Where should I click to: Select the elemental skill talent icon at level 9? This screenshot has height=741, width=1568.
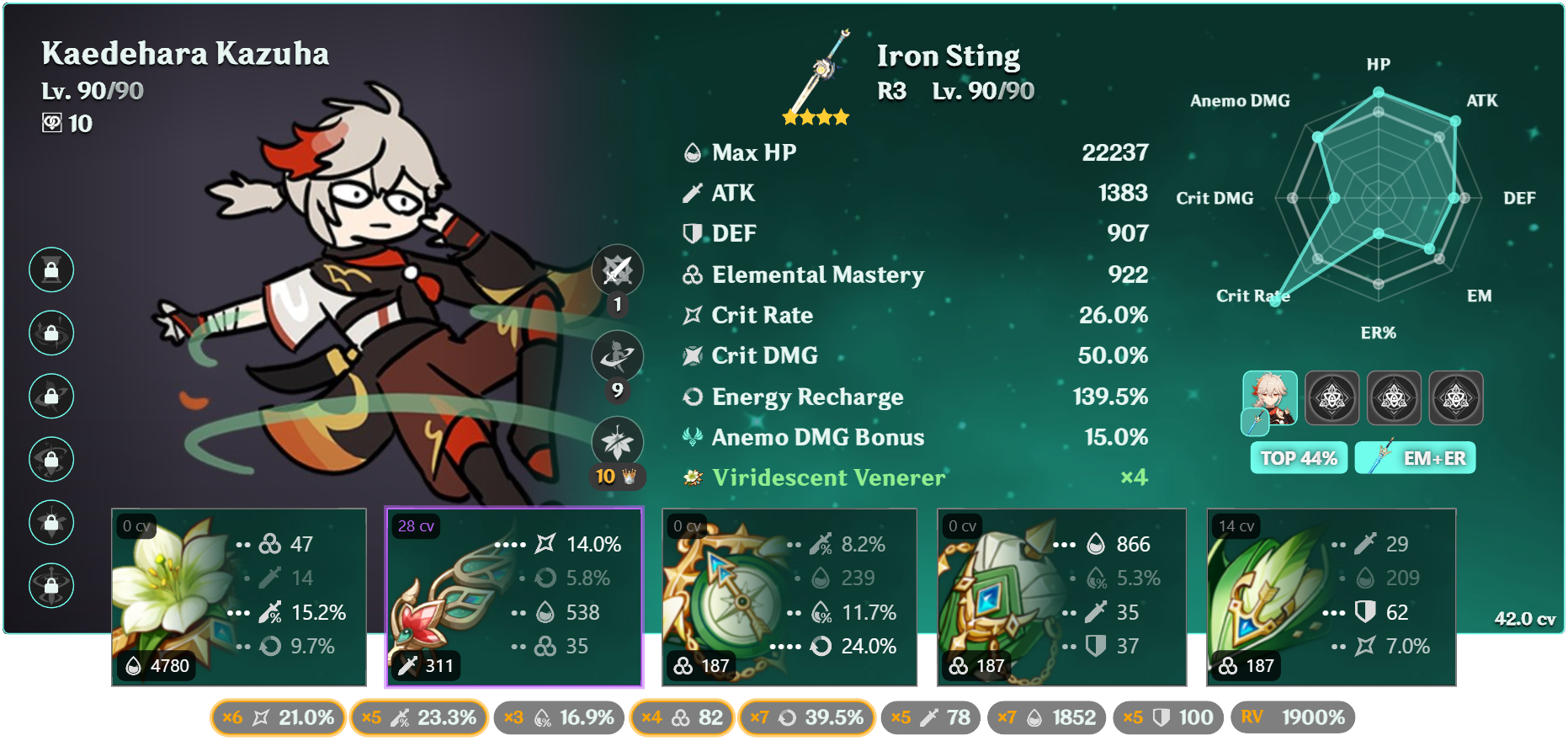point(617,356)
